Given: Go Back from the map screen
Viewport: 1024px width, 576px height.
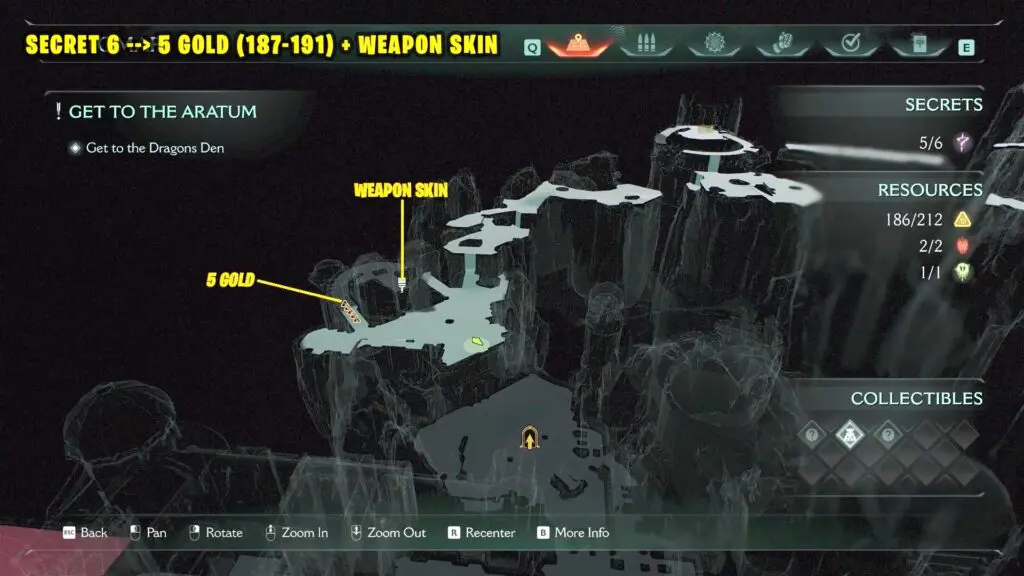Looking at the screenshot, I should [85, 532].
